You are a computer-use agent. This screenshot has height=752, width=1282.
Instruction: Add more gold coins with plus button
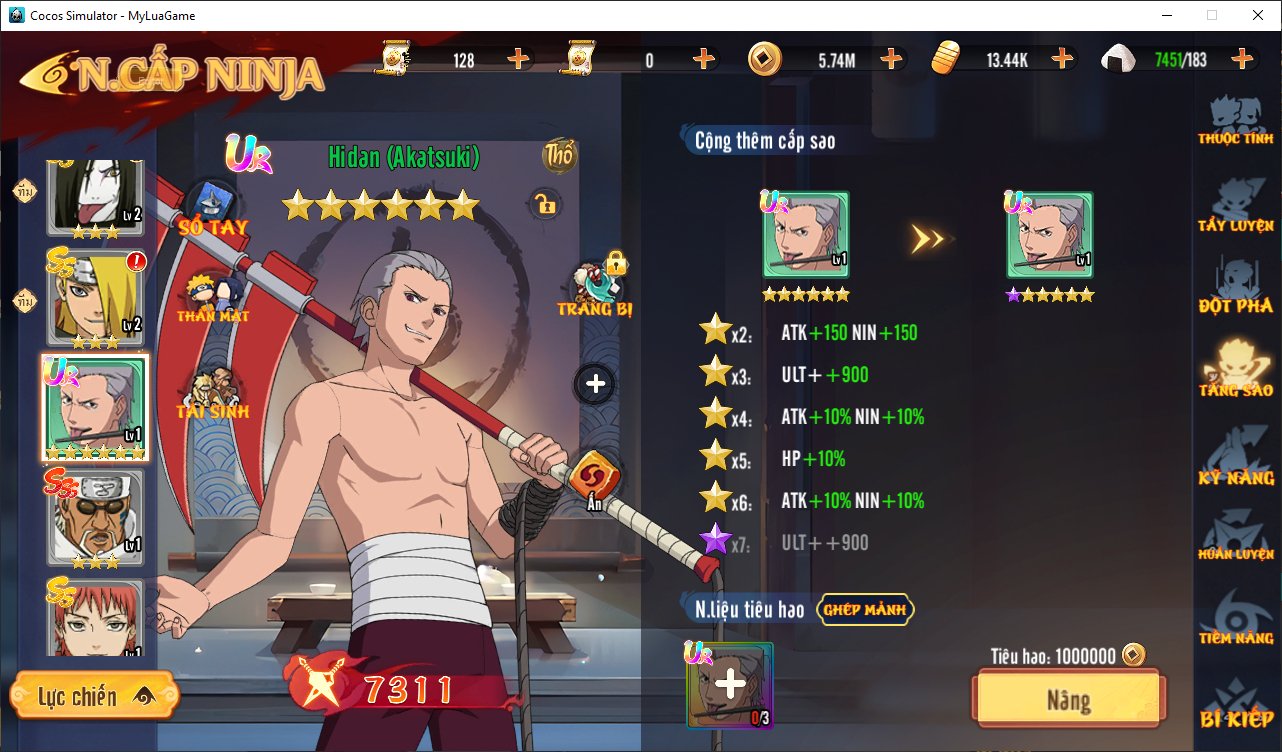pos(891,59)
